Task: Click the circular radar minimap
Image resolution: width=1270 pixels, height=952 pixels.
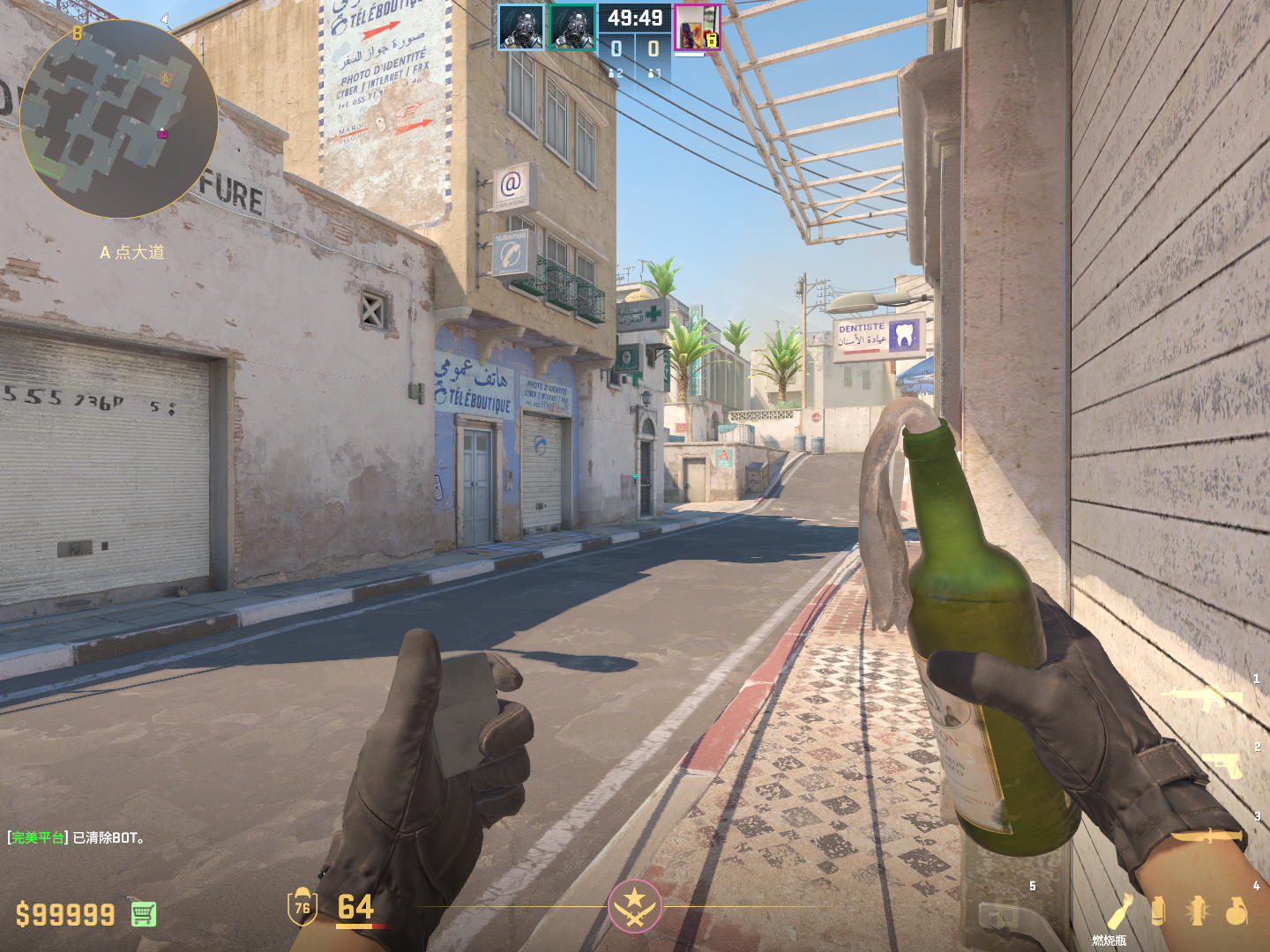Action: point(118,119)
